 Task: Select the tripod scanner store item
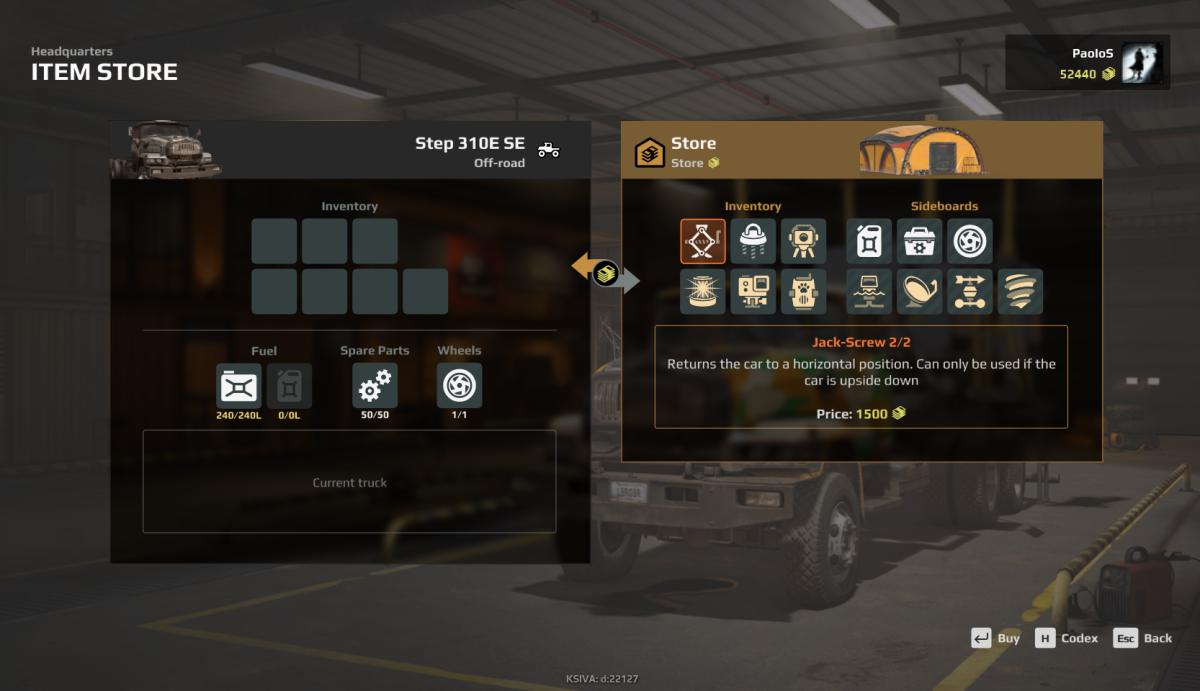pos(803,241)
